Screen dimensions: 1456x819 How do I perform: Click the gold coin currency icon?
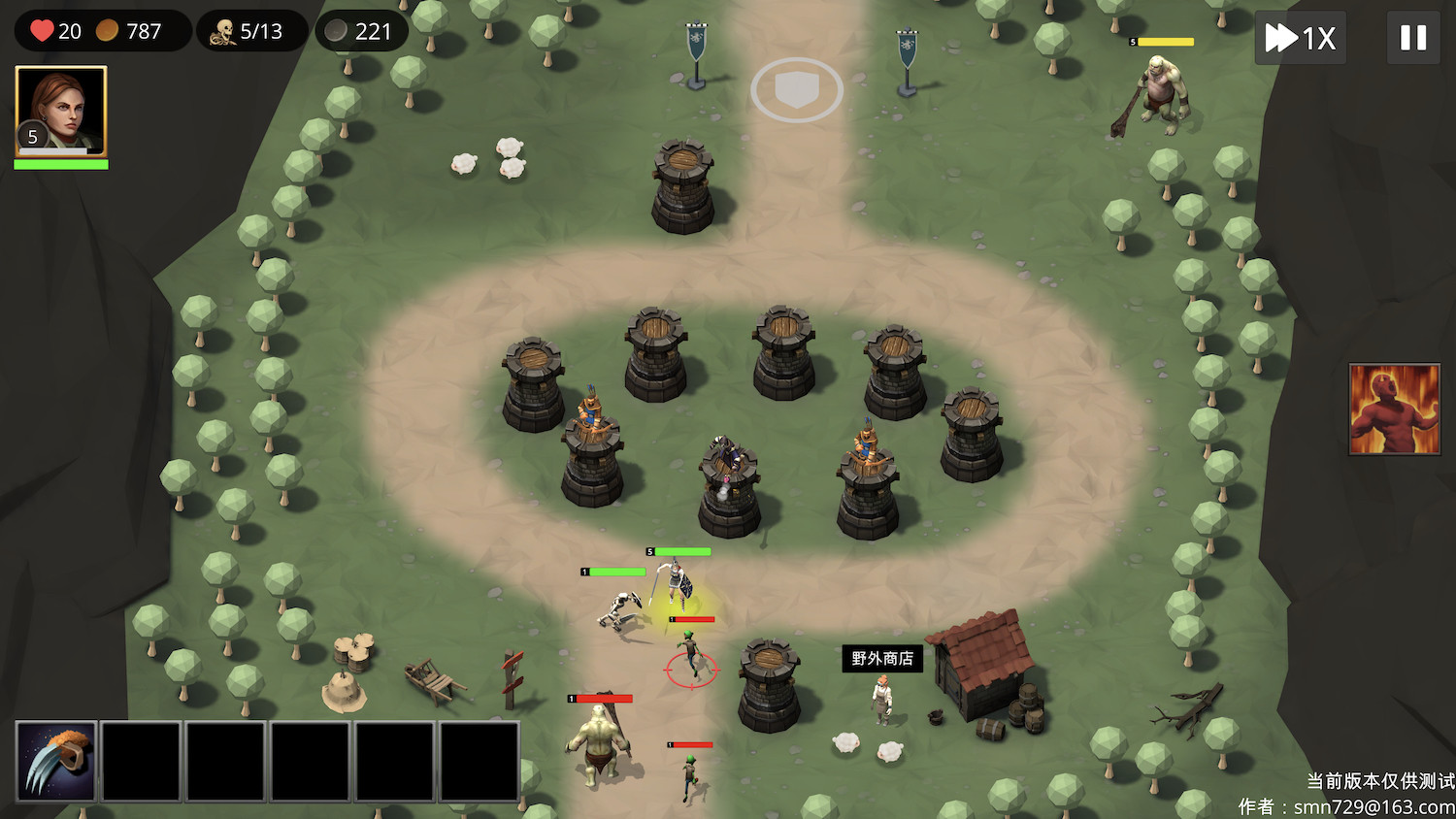coord(107,30)
